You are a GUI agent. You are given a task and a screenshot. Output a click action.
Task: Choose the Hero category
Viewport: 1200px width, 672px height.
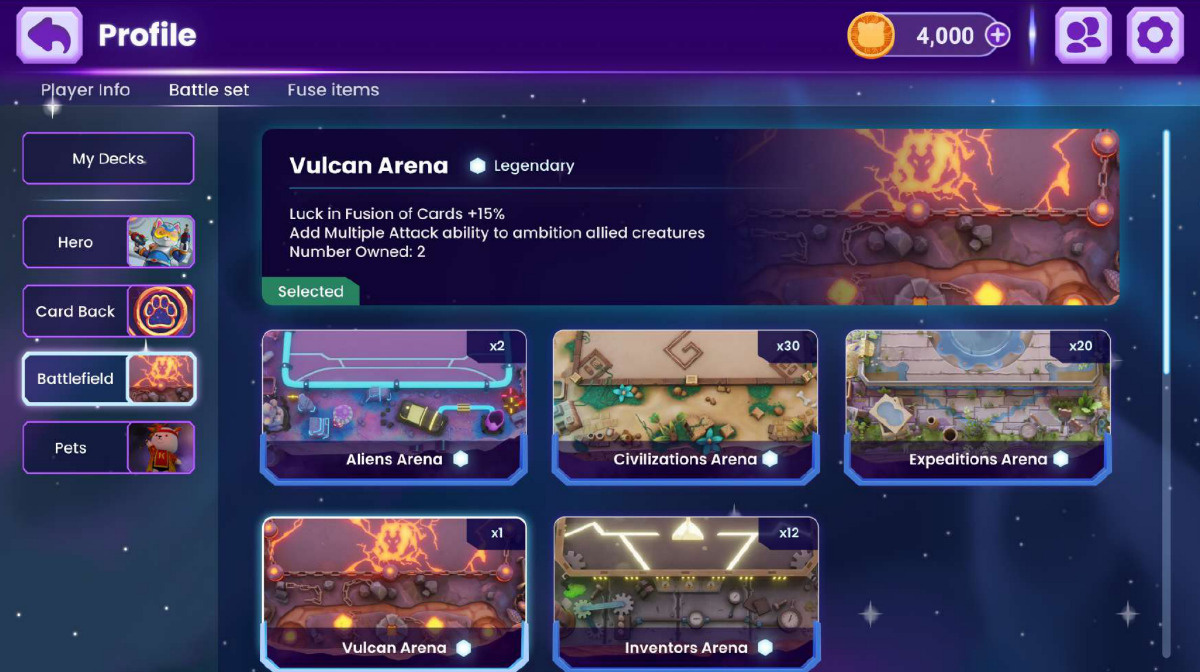[108, 242]
